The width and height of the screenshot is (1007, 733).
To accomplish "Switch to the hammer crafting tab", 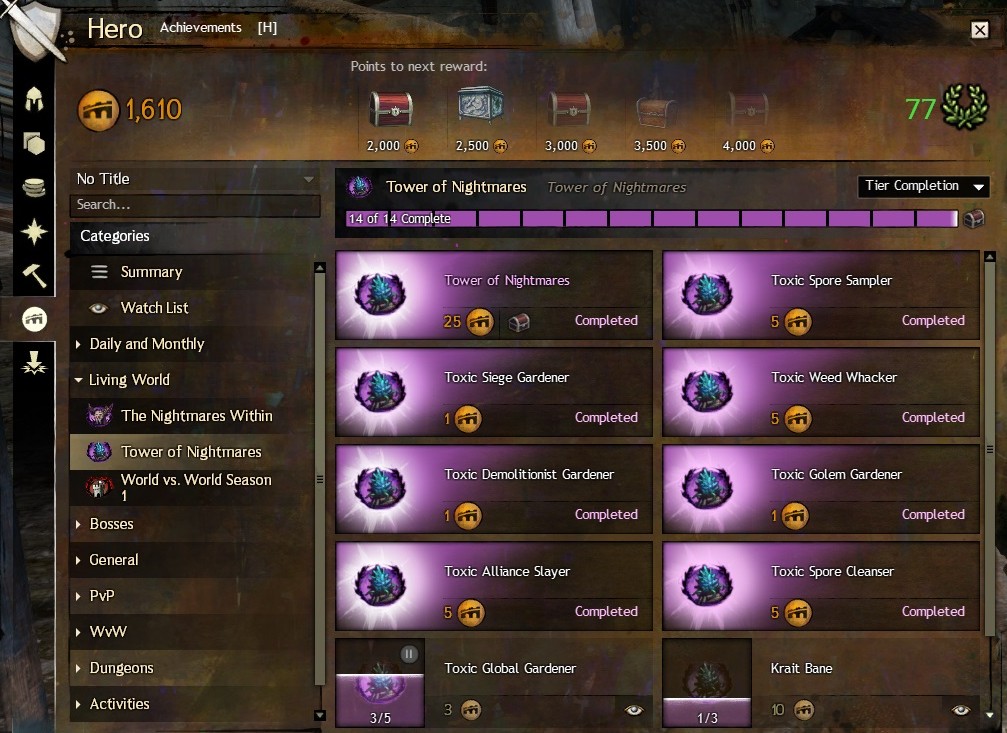I will pos(35,275).
